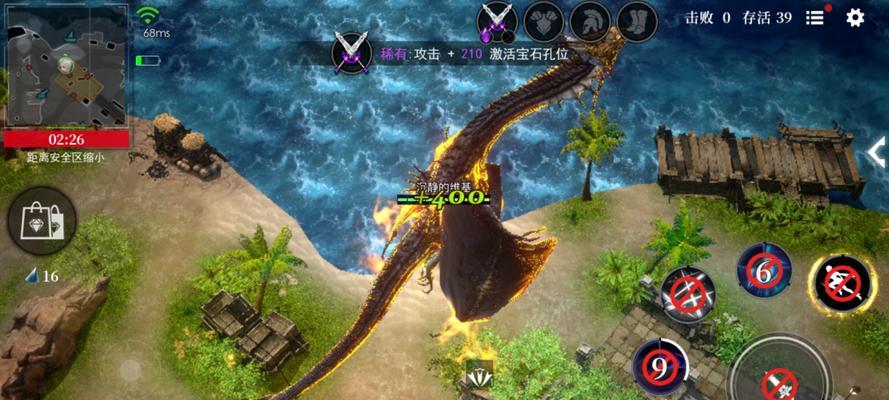The image size is (889, 400).
Task: Expand the side panel arrow
Action: [x=877, y=152]
